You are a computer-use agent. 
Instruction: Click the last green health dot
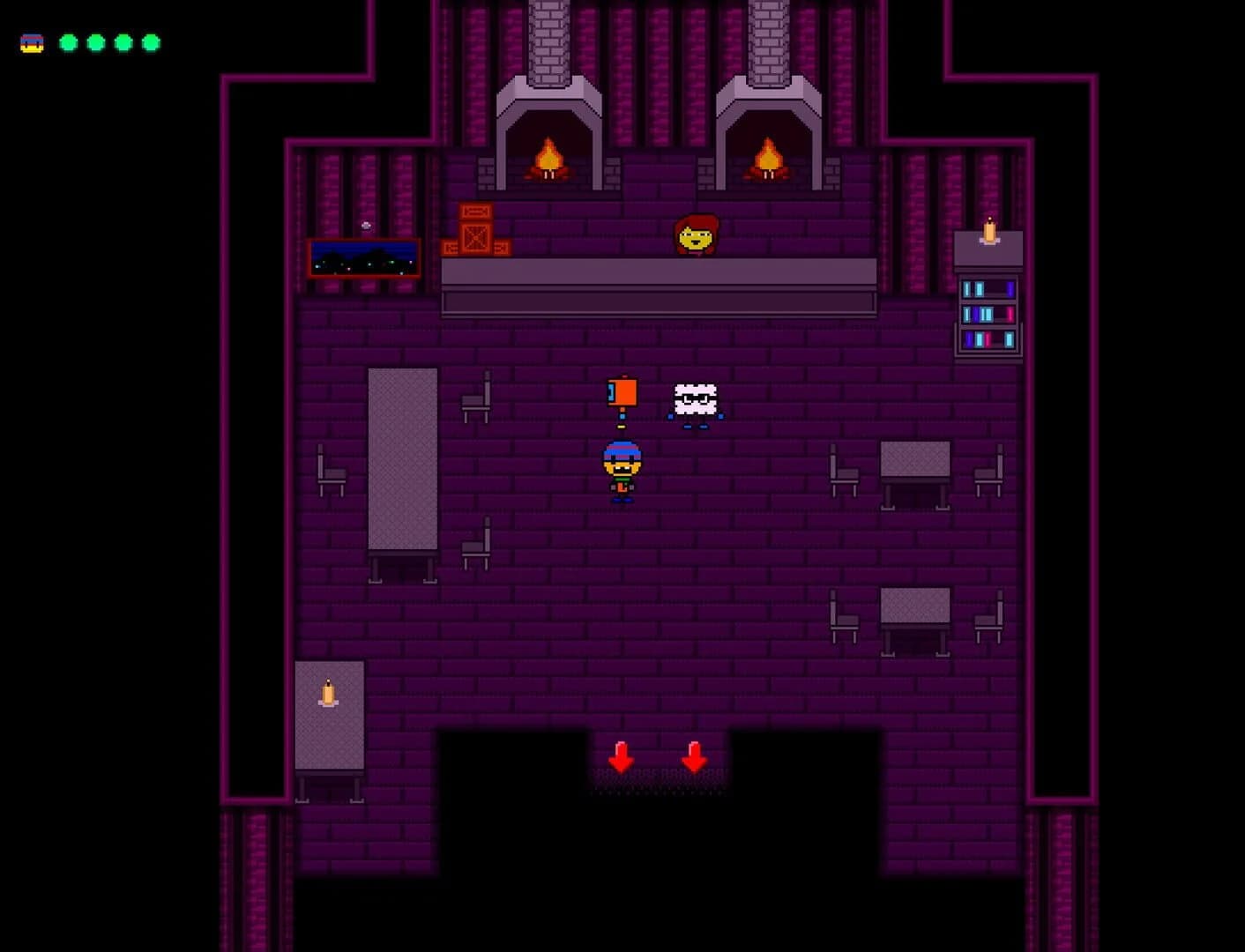coord(151,41)
